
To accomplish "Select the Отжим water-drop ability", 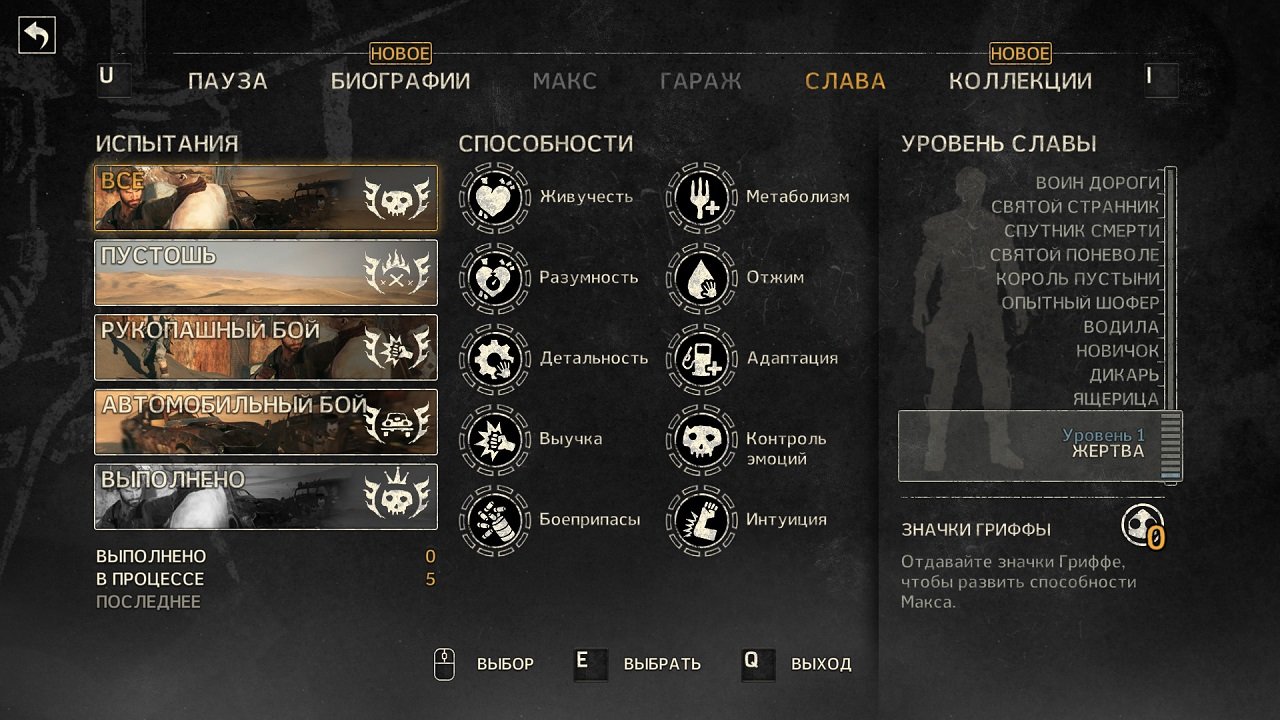I will [x=700, y=278].
